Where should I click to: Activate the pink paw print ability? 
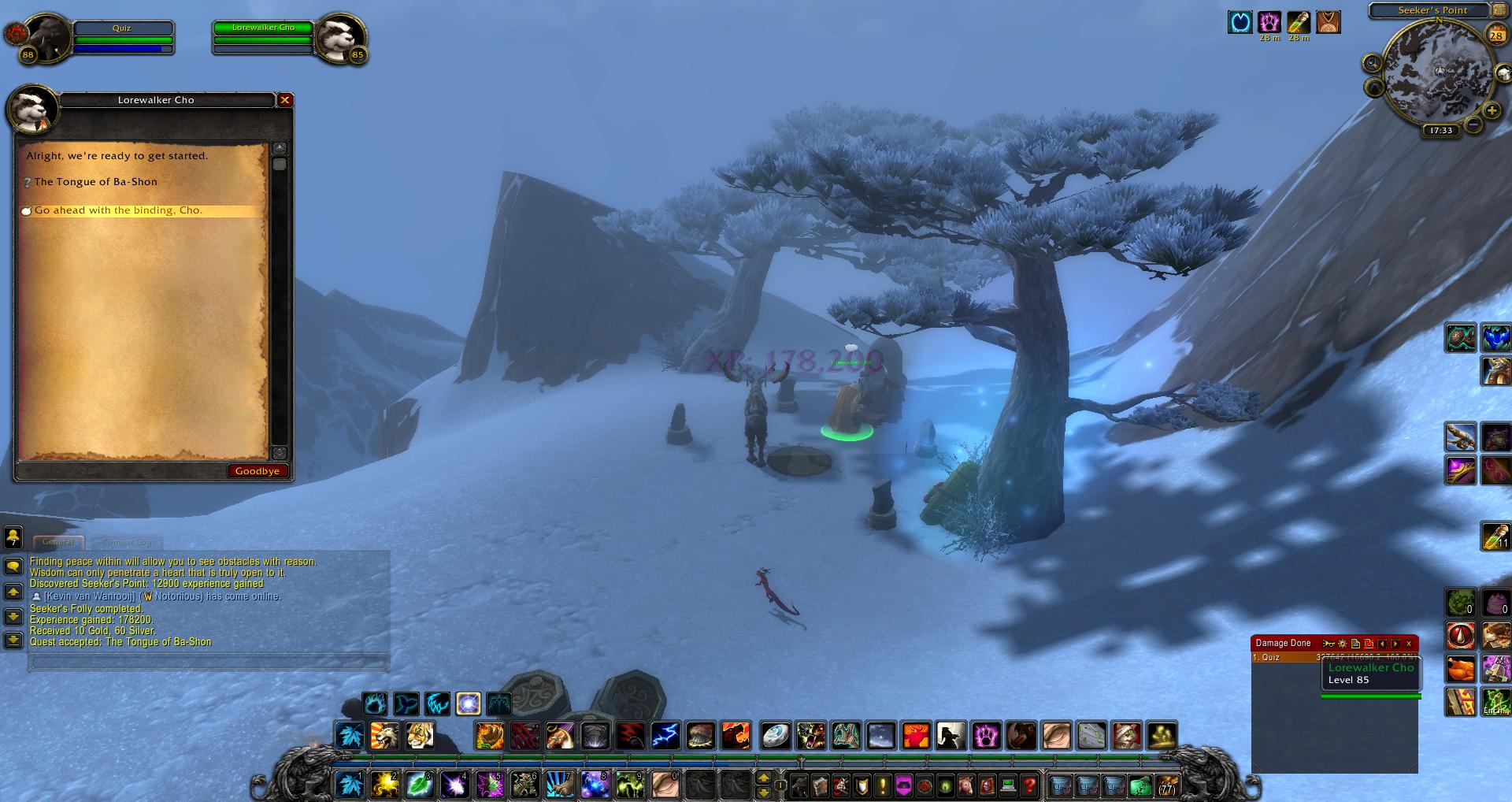[986, 736]
